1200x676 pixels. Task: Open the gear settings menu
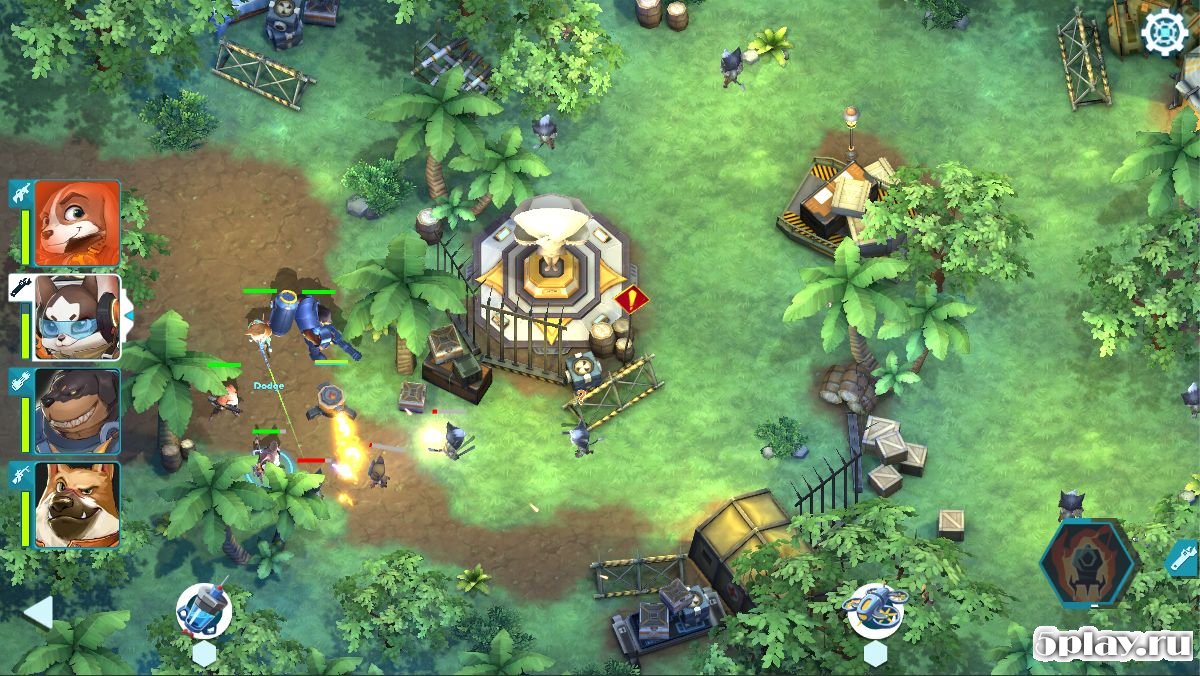coord(1164,33)
